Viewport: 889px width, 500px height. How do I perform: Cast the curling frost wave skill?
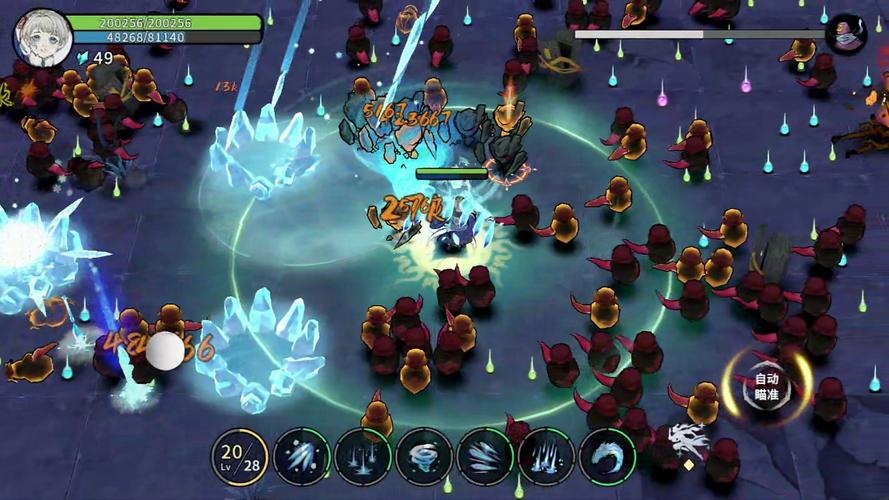607,457
